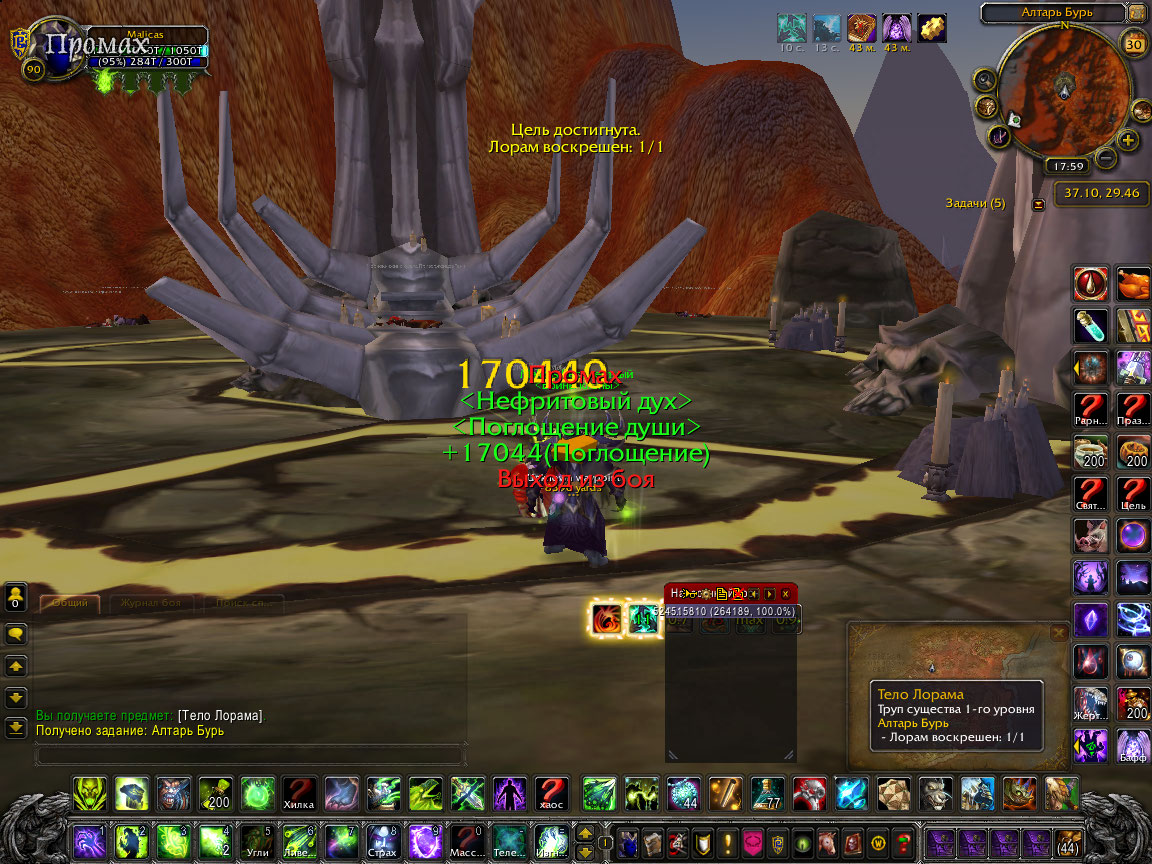
Task: Close the small battlefield map panel
Action: pyautogui.click(x=1059, y=633)
